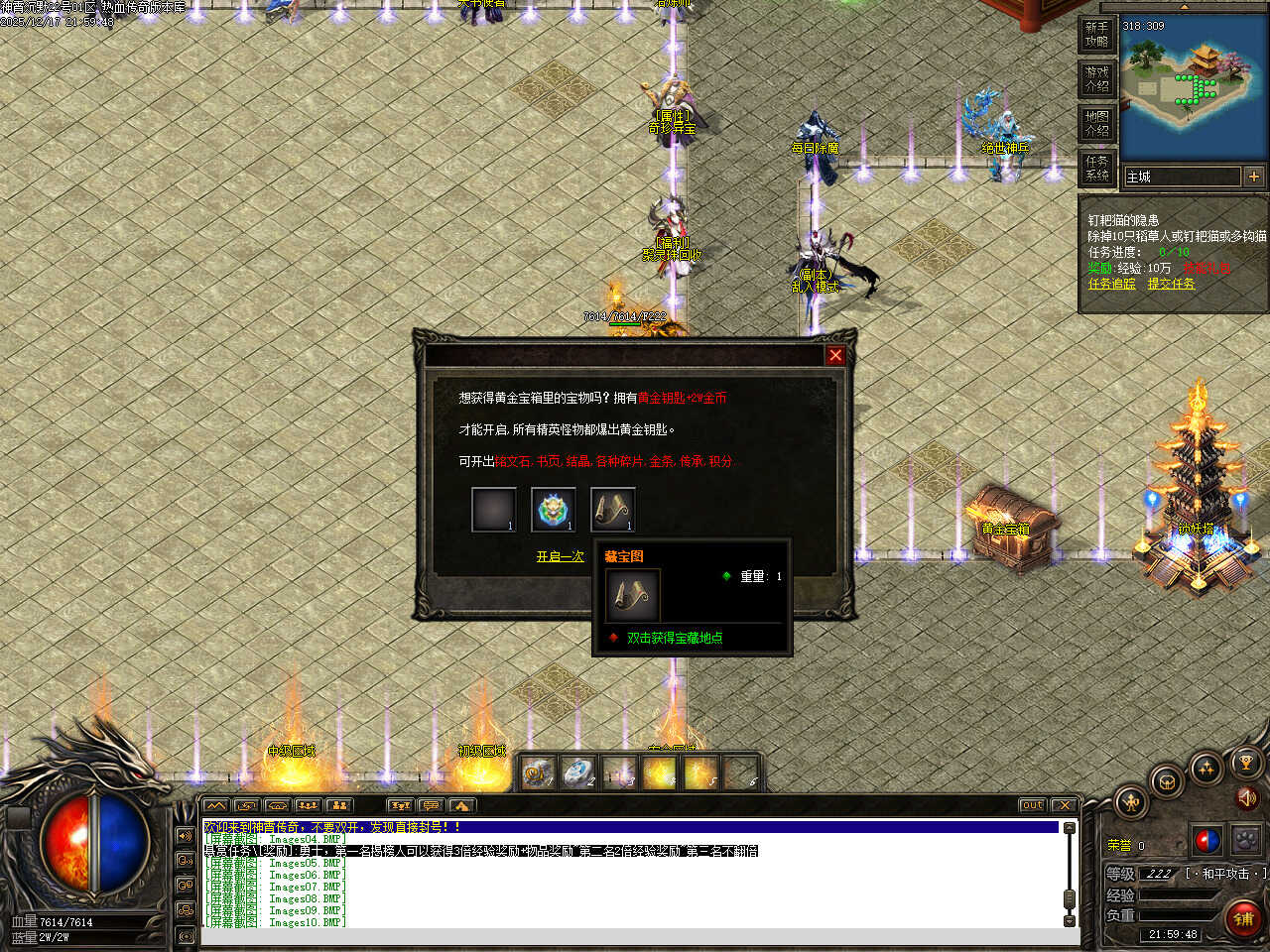Viewport: 1270px width, 952px height.
Task: Open the bag chest icon
Action: [x=1168, y=780]
